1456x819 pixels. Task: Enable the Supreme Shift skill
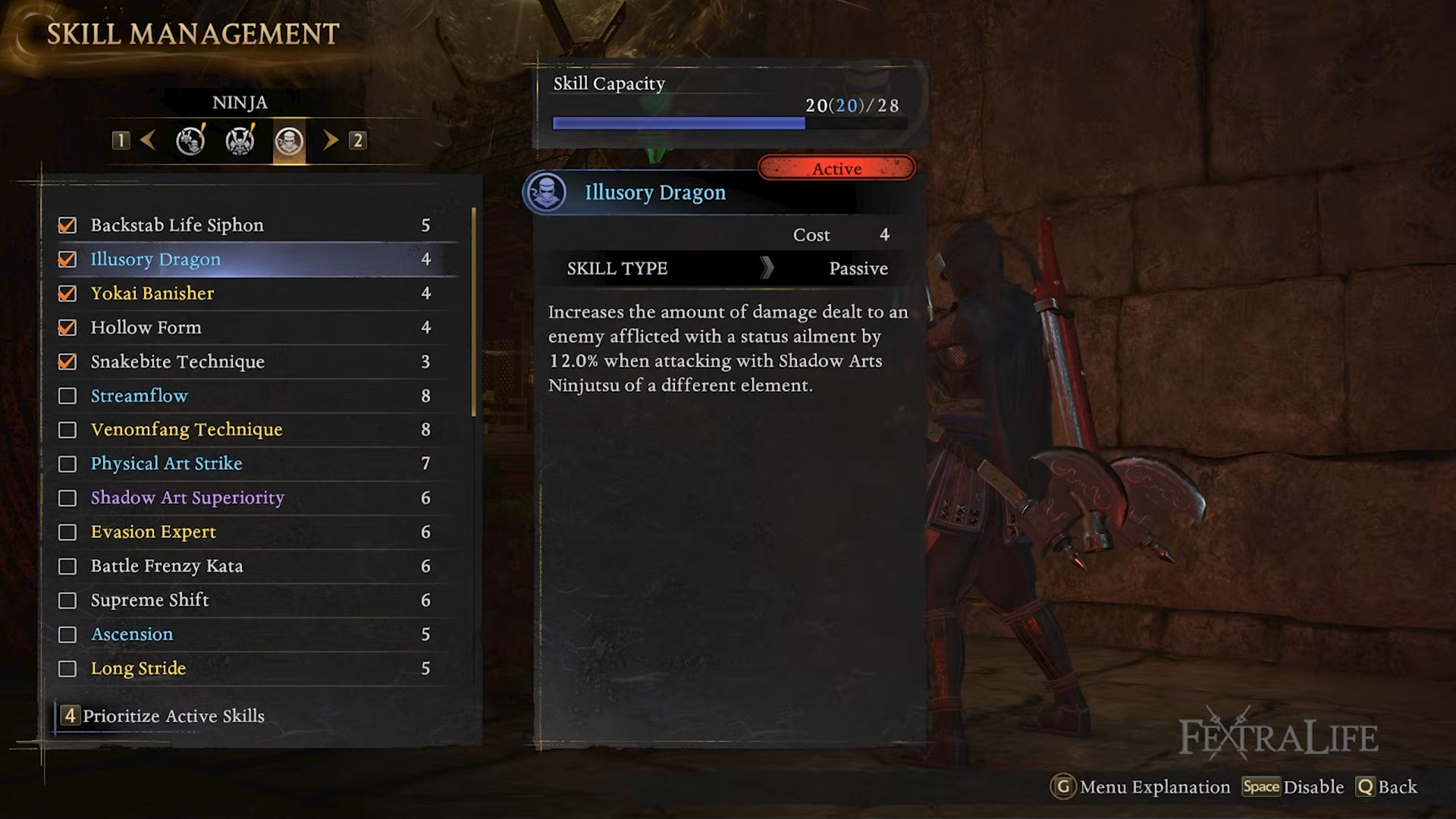pos(67,601)
